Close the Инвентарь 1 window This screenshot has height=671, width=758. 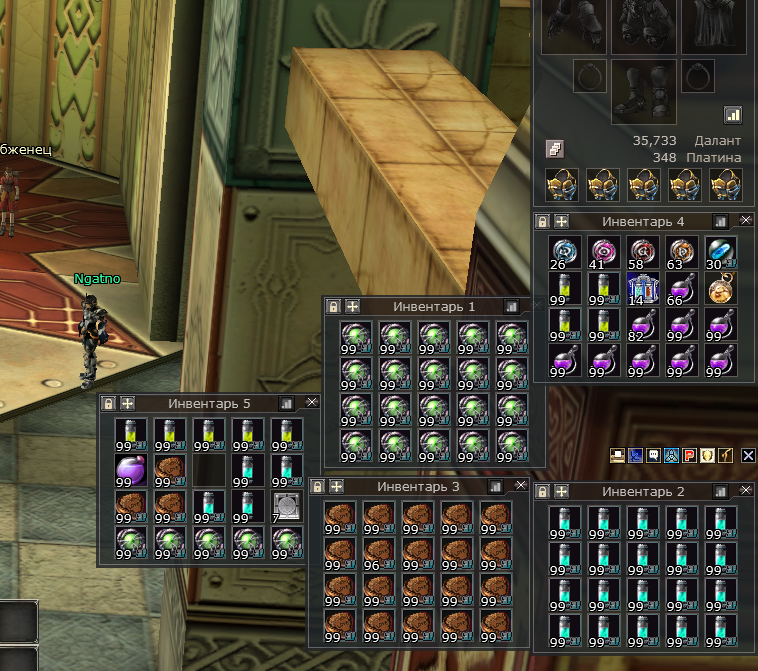coord(531,306)
